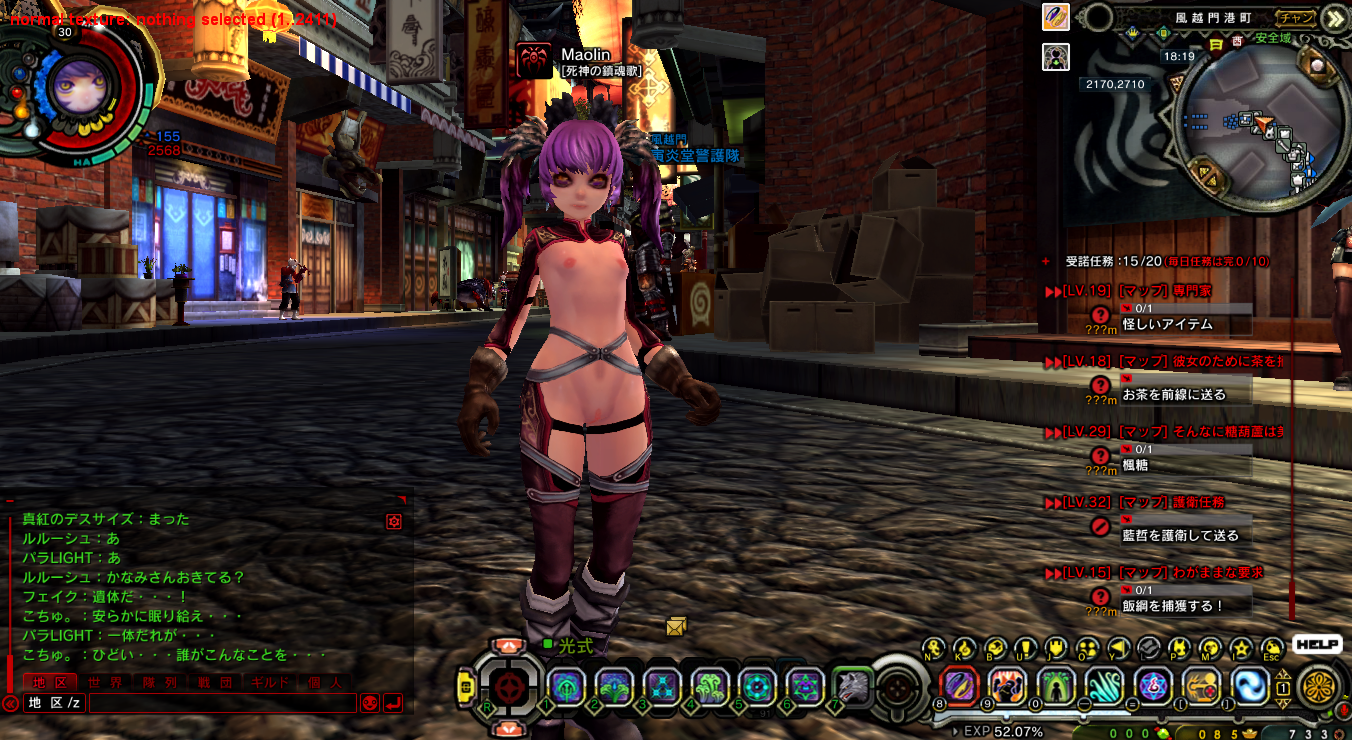This screenshot has width=1352, height=740.
Task: Open the chat emoticon face button
Action: 369,703
